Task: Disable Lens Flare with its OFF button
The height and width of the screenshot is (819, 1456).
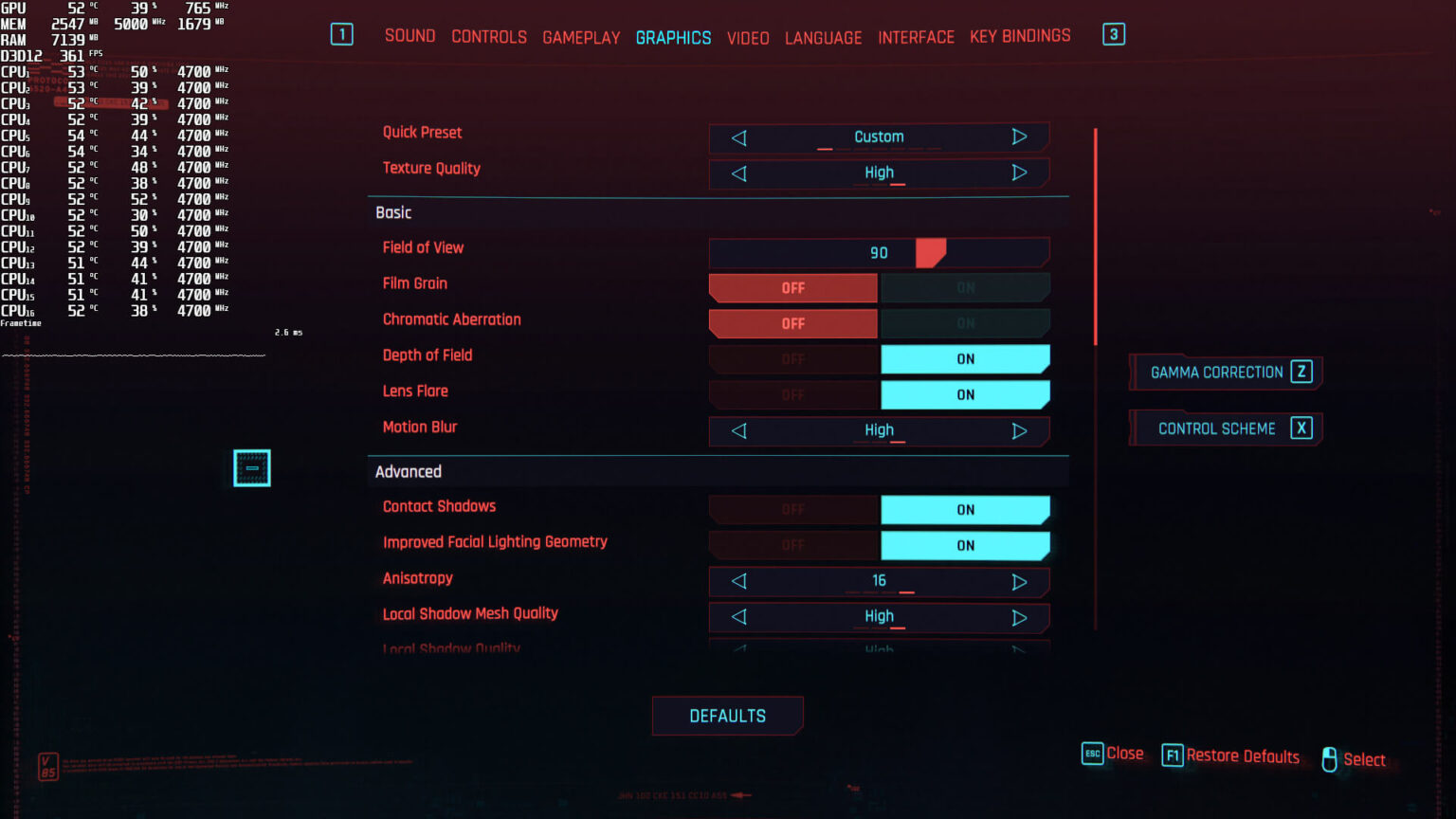Action: coord(793,395)
